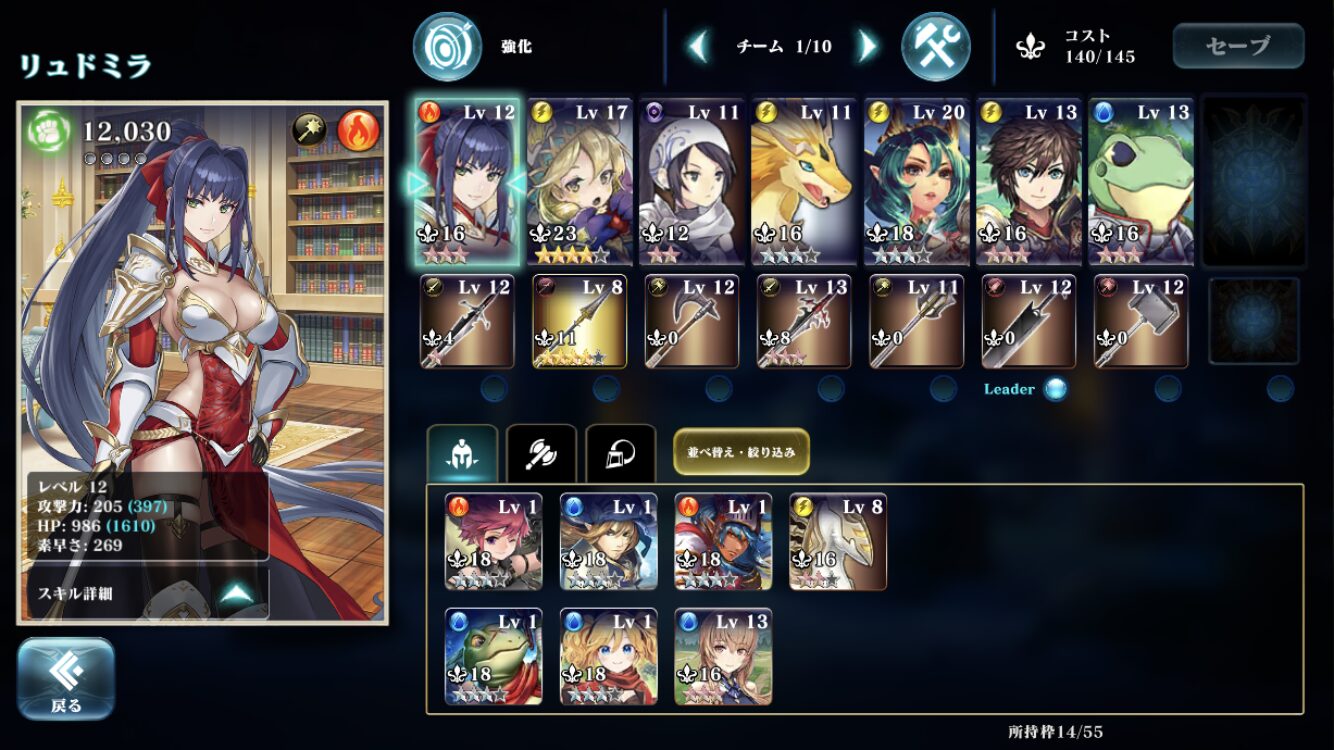
Task: Select the blonde Lv 17 team member
Action: (x=579, y=182)
